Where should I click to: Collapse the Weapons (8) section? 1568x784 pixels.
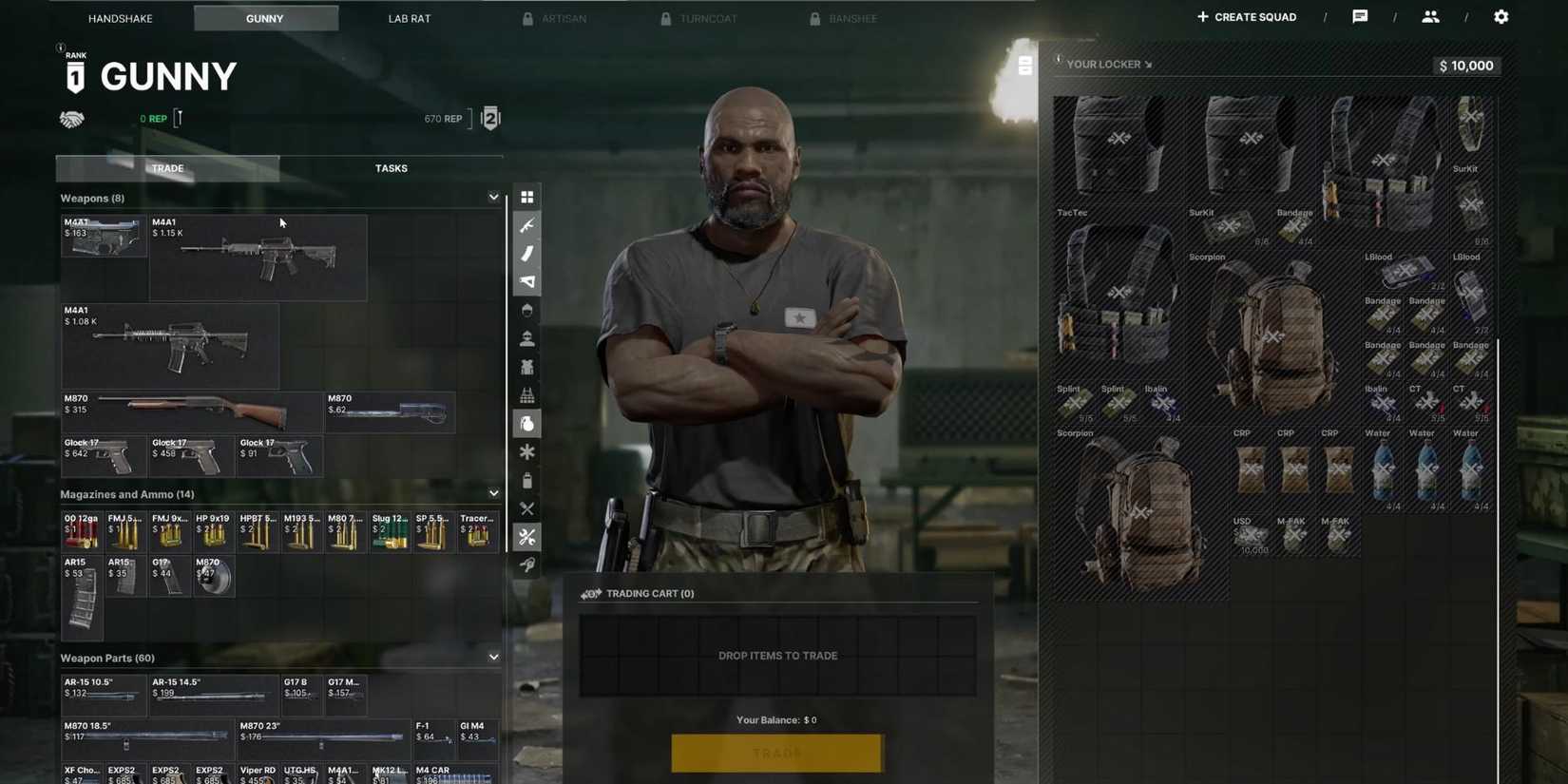point(493,197)
